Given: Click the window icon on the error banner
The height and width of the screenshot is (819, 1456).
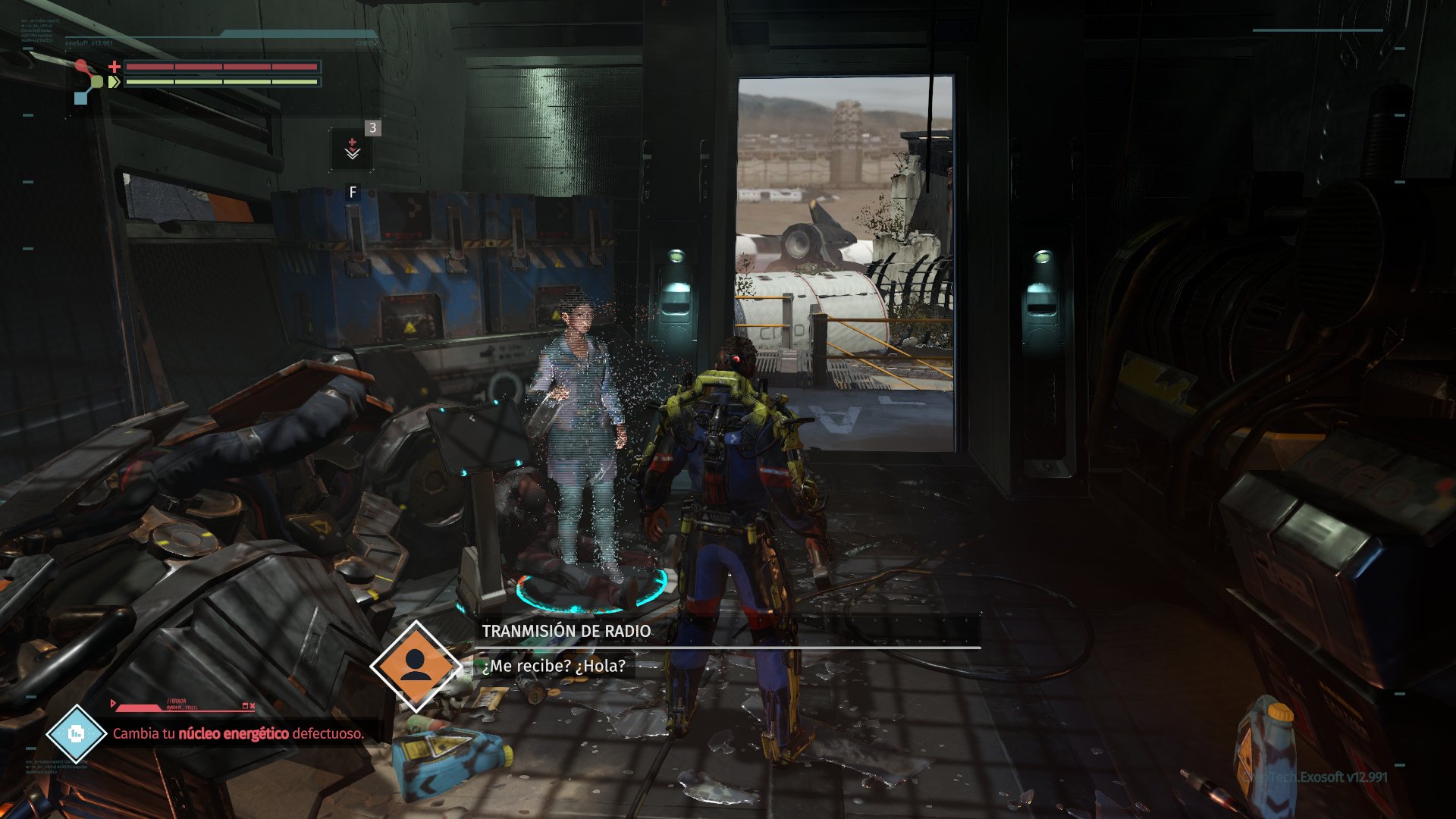Looking at the screenshot, I should 245,705.
